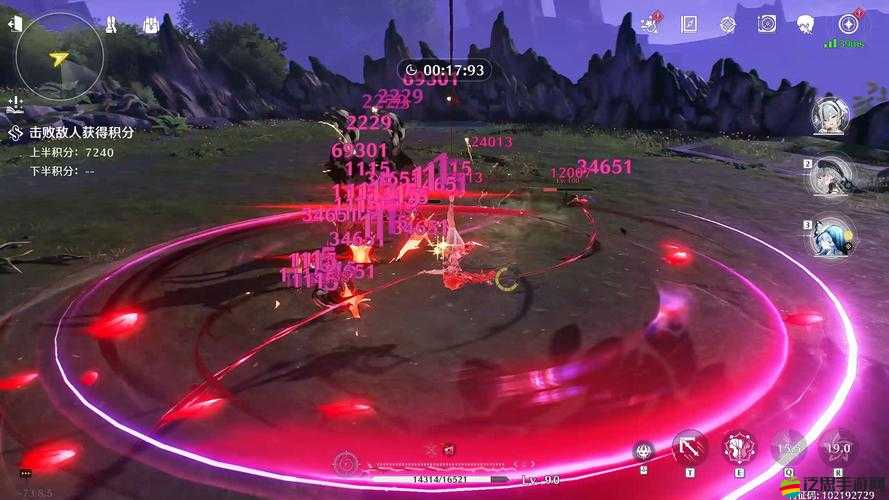Viewport: 889px width, 500px height.
Task: Click the small icon below the minimap
Action: [14, 103]
